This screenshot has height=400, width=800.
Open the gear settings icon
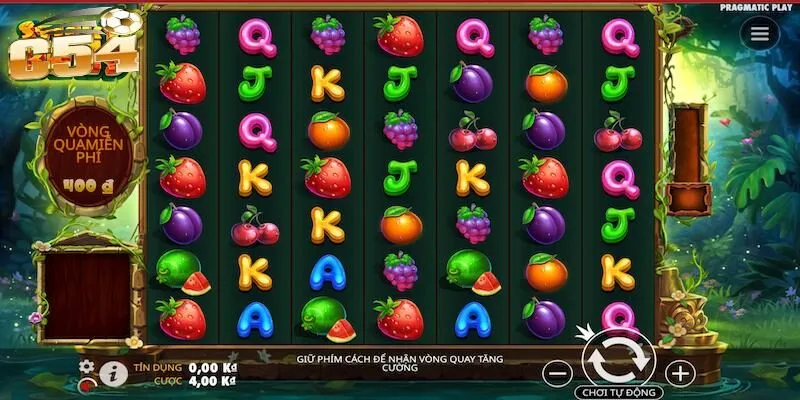coord(87,367)
